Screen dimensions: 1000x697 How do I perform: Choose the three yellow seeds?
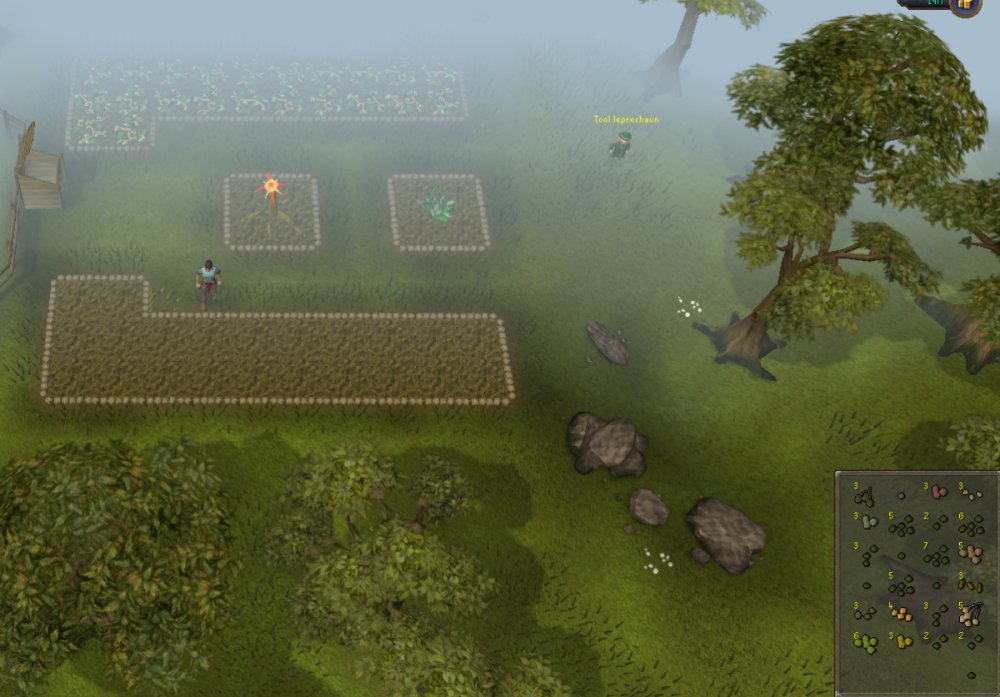pos(901,642)
